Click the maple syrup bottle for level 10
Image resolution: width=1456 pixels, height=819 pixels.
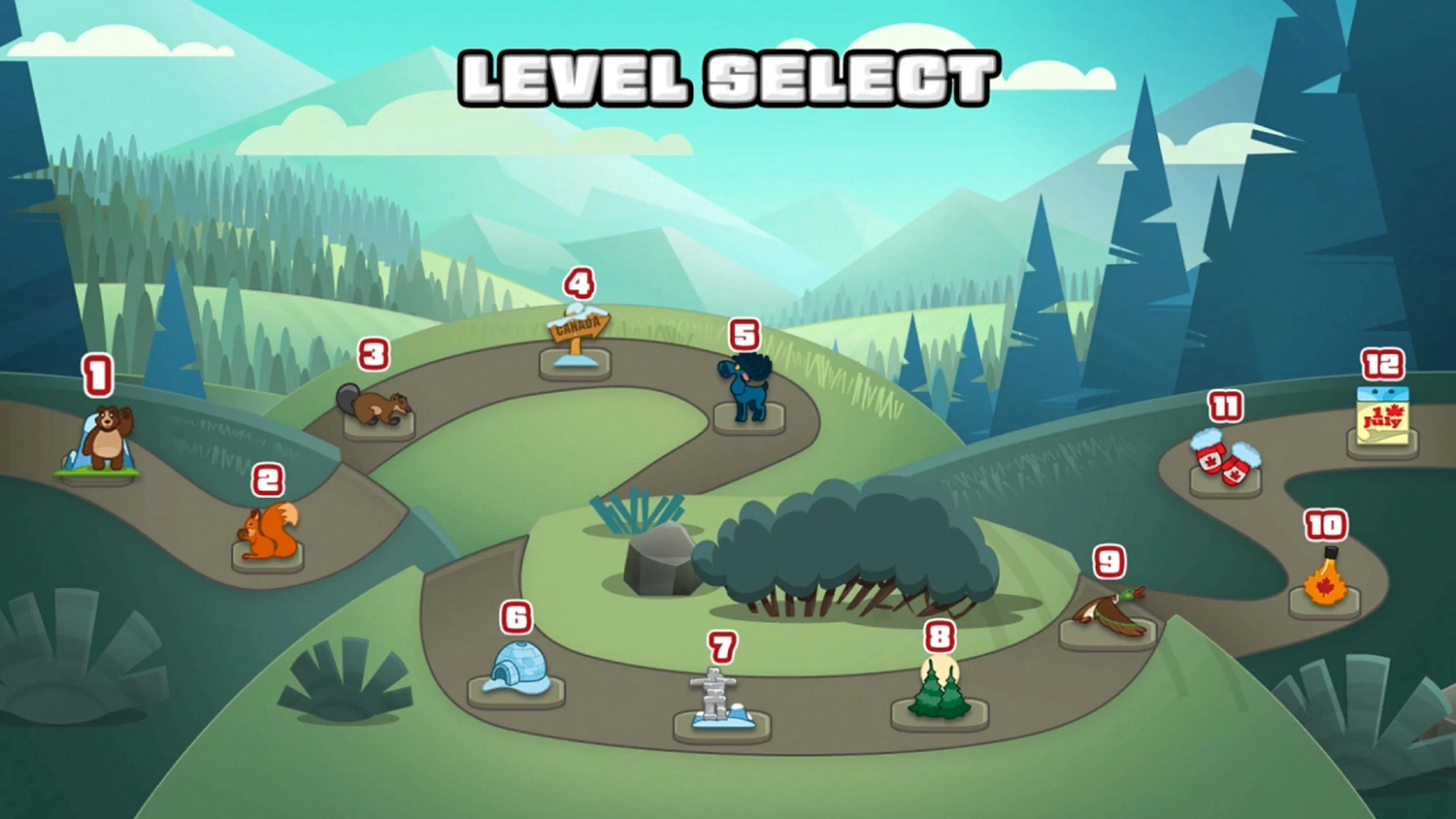1326,582
